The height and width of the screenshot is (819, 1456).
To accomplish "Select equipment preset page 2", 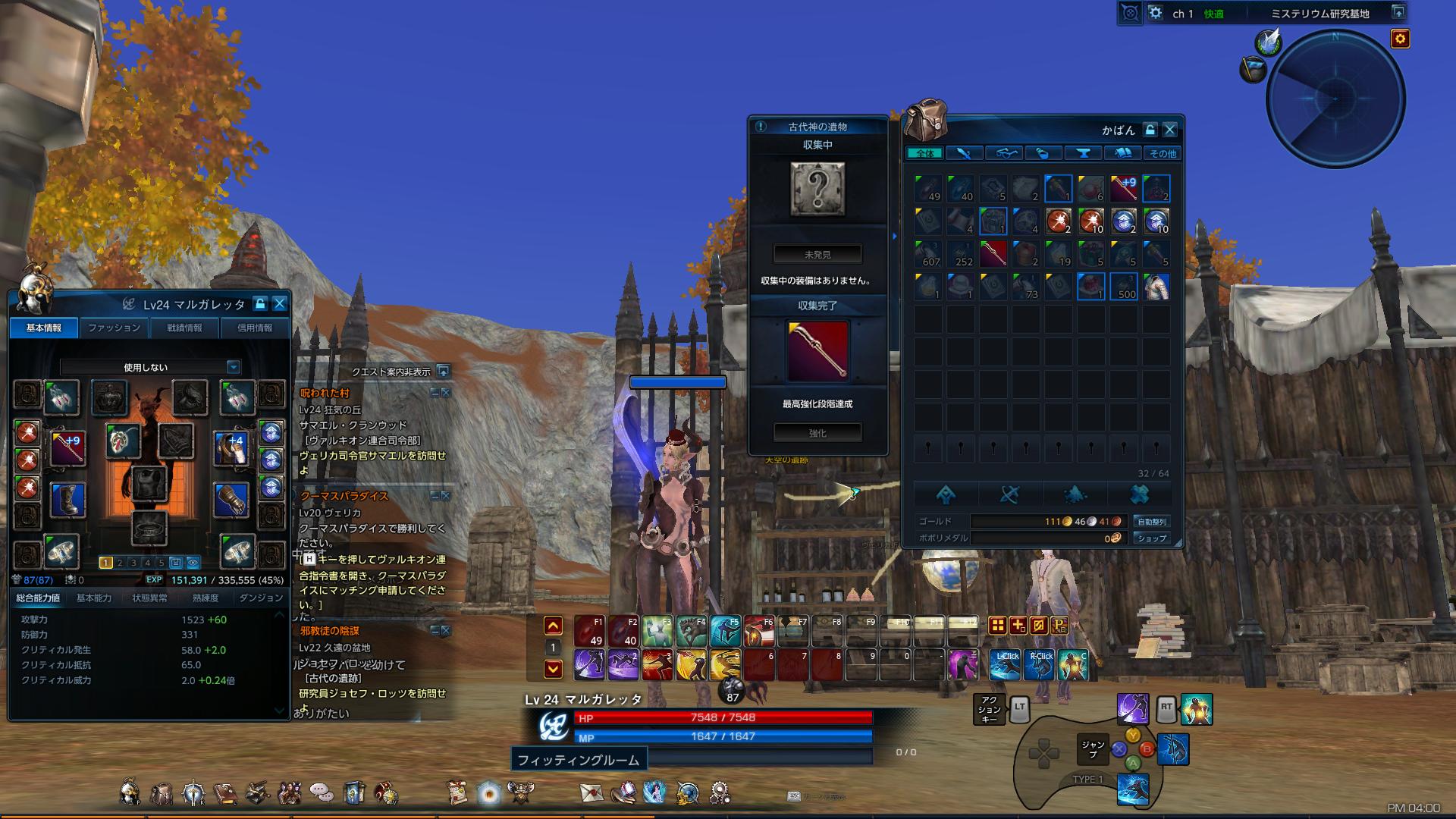I will 120,563.
